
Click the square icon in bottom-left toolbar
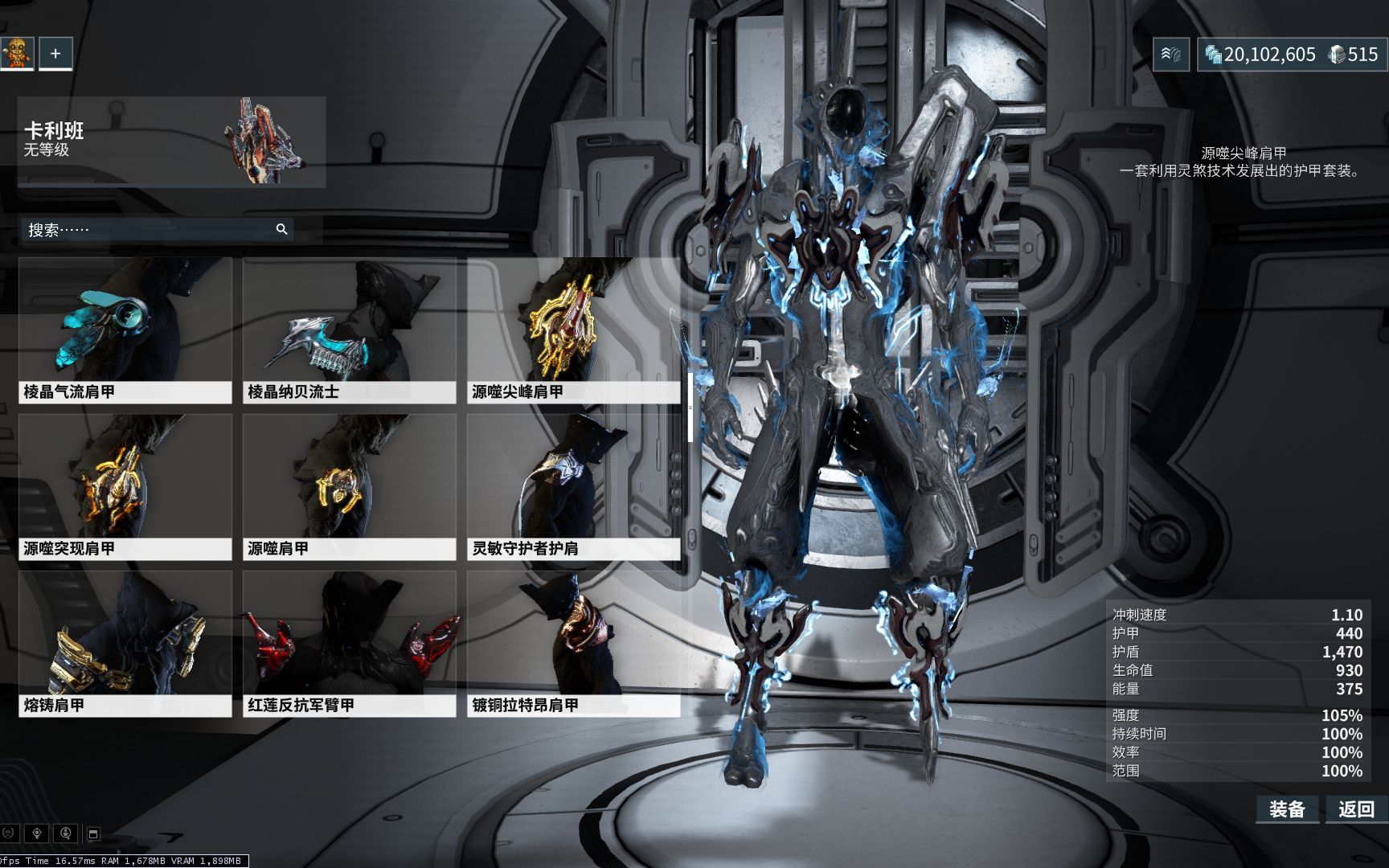[93, 833]
